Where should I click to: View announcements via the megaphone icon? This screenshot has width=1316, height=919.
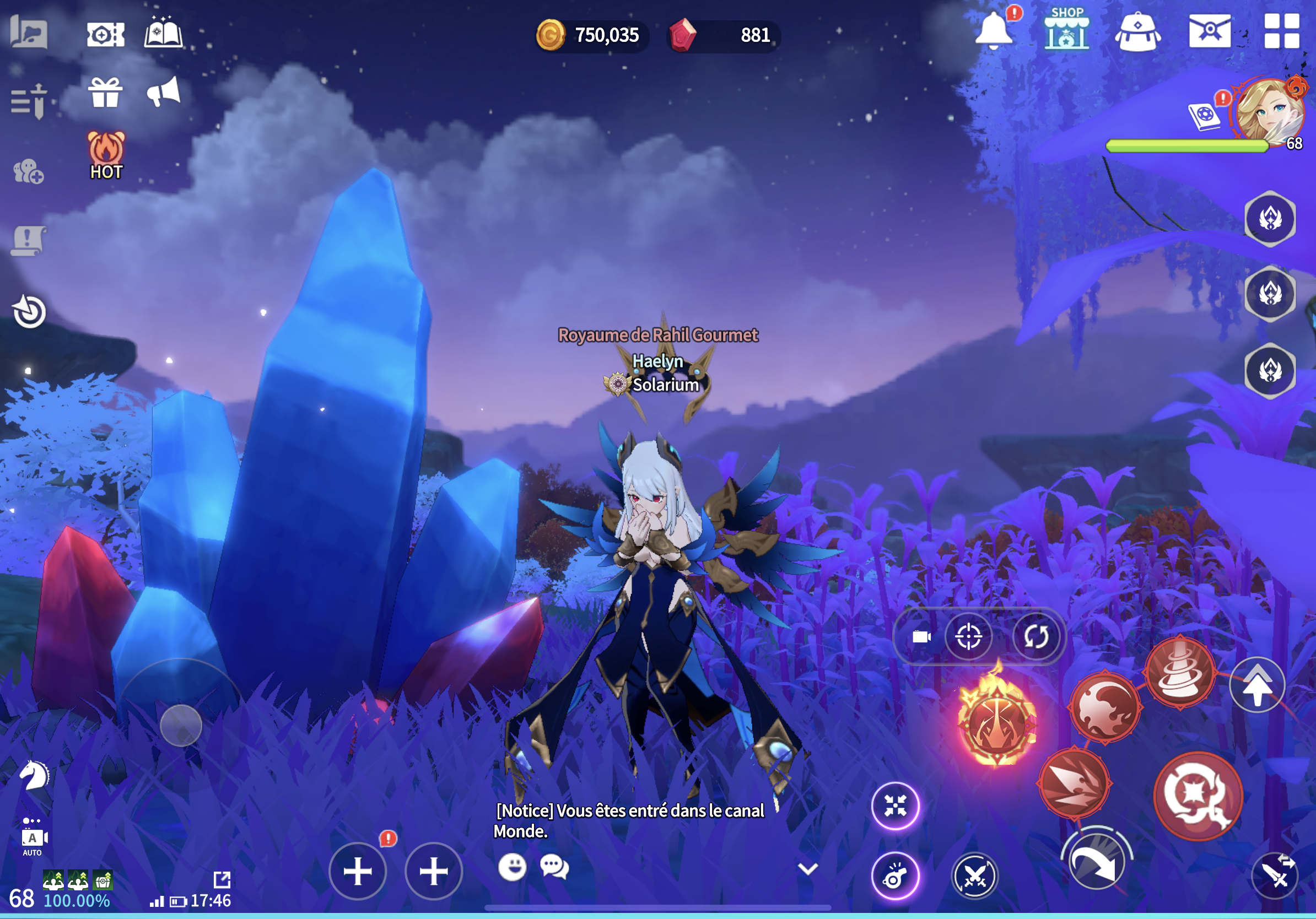(x=163, y=93)
